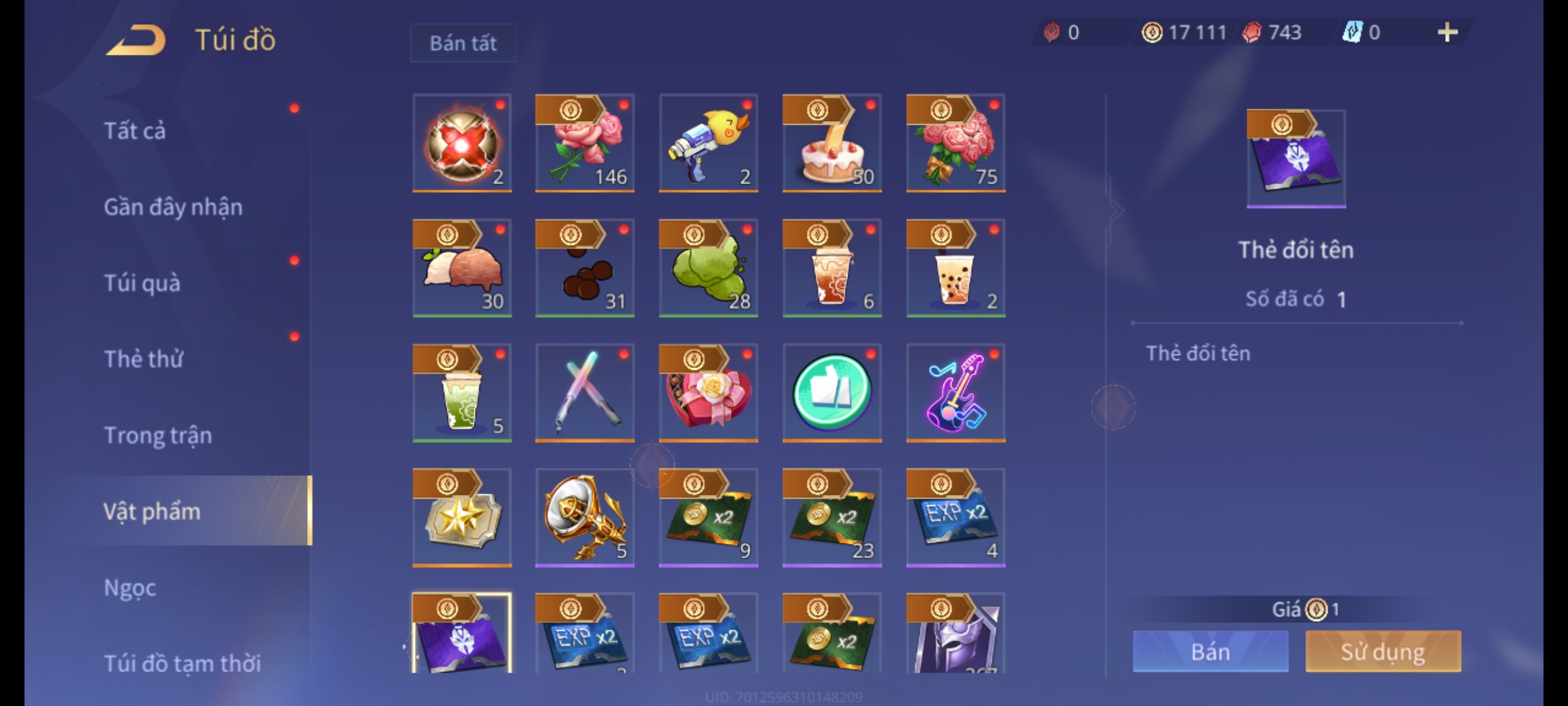Show the Thẻ thử category
1568x706 pixels.
pos(144,359)
